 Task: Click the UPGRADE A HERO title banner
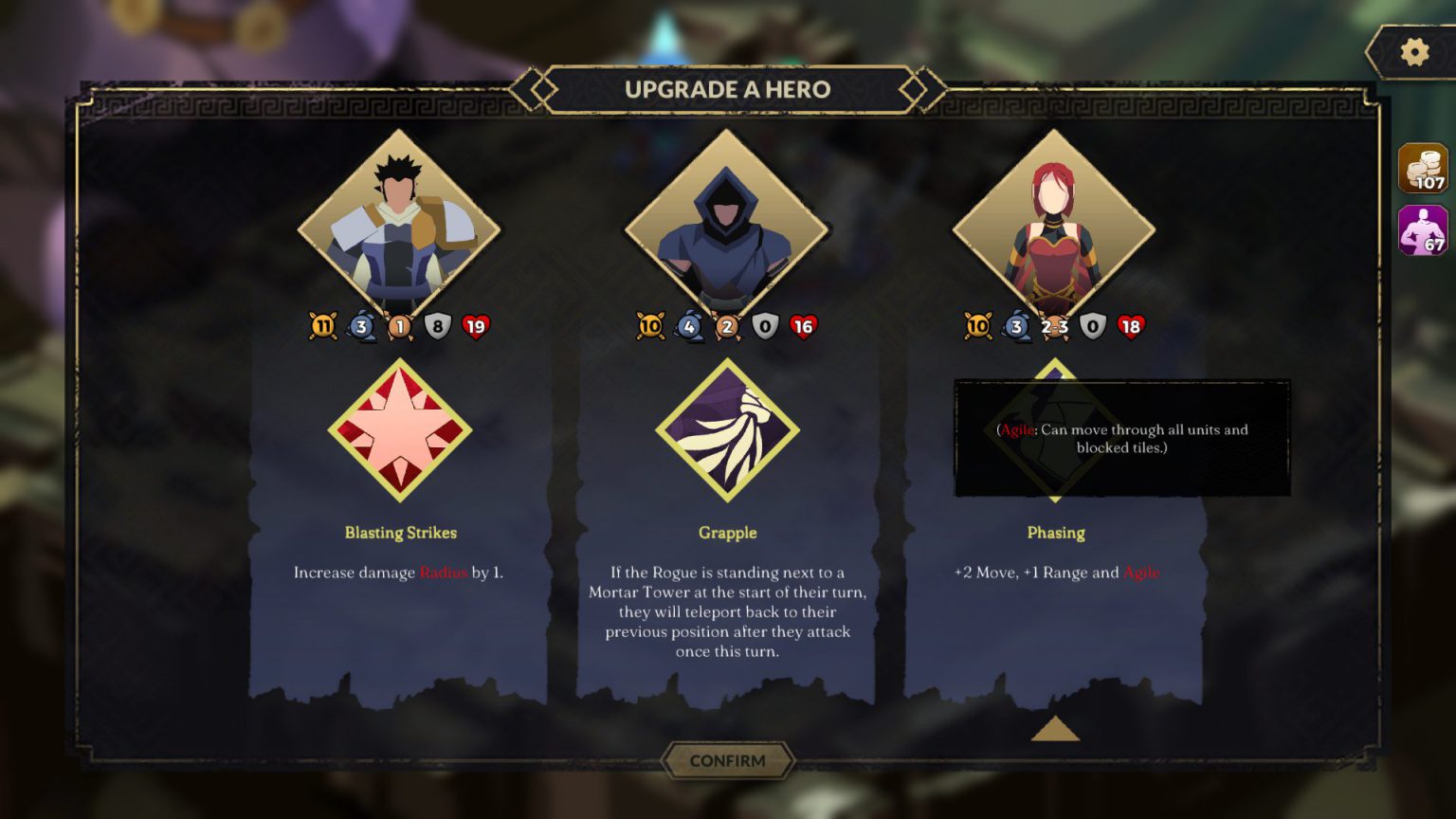point(728,89)
